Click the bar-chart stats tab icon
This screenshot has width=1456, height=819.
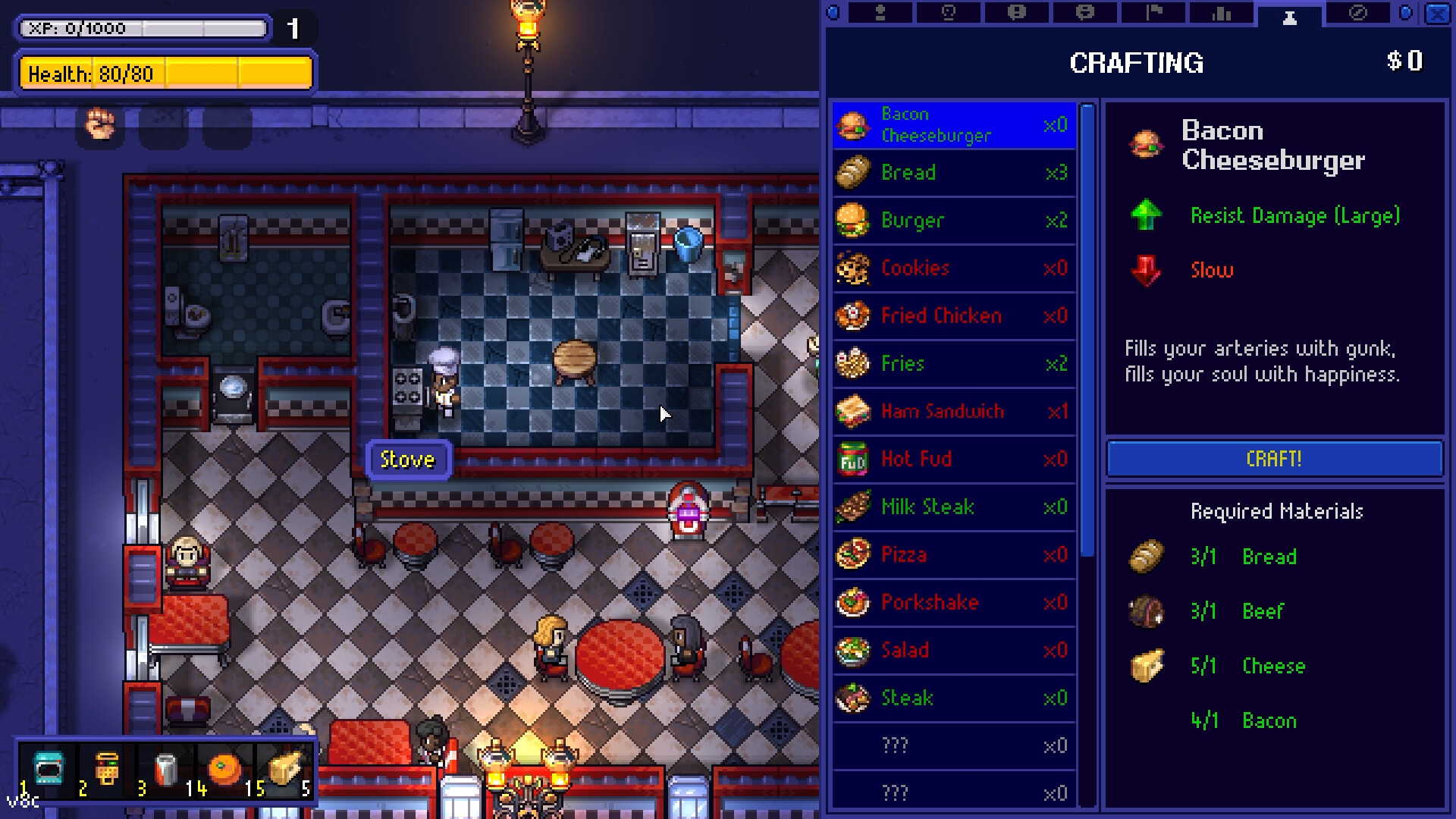pos(1220,13)
